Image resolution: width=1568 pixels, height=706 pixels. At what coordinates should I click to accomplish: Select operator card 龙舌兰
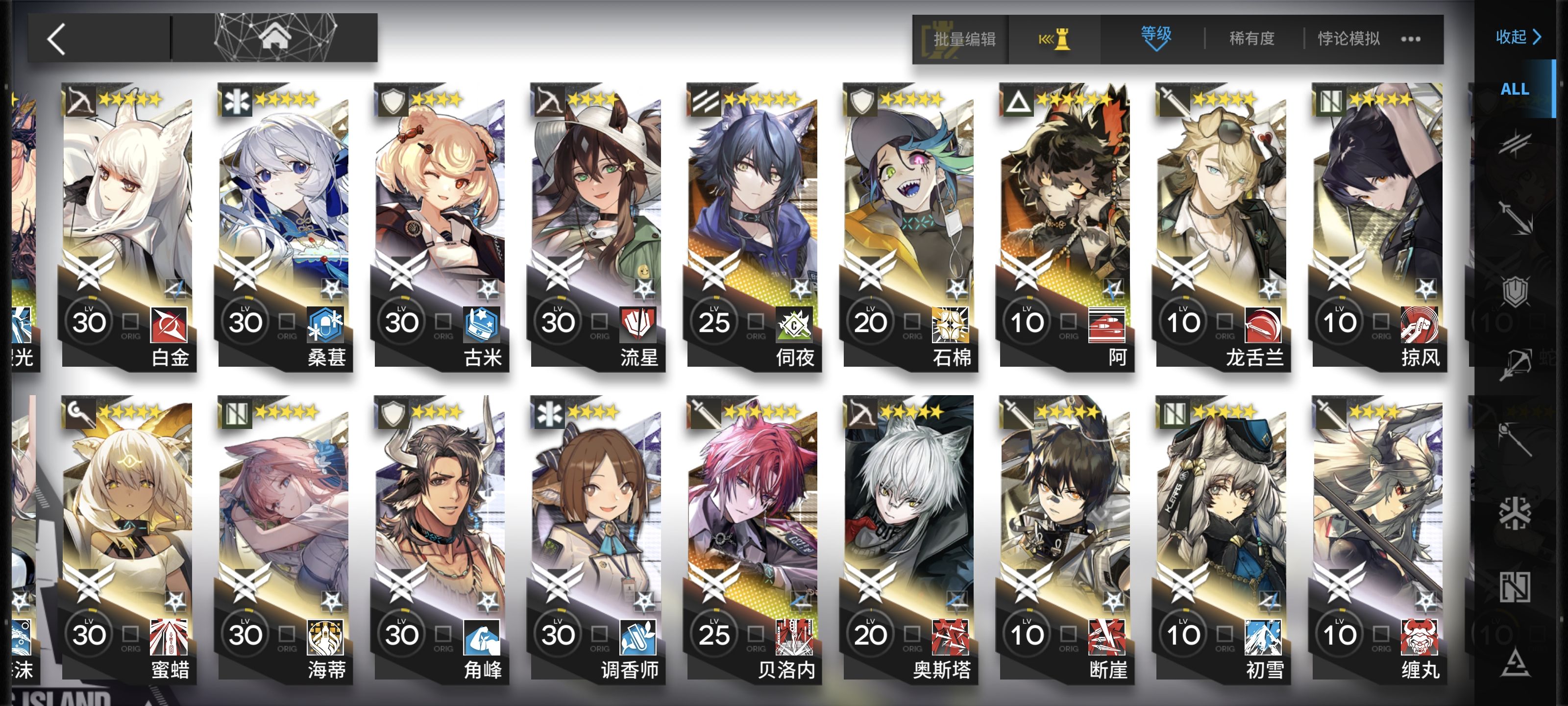pyautogui.click(x=1222, y=226)
